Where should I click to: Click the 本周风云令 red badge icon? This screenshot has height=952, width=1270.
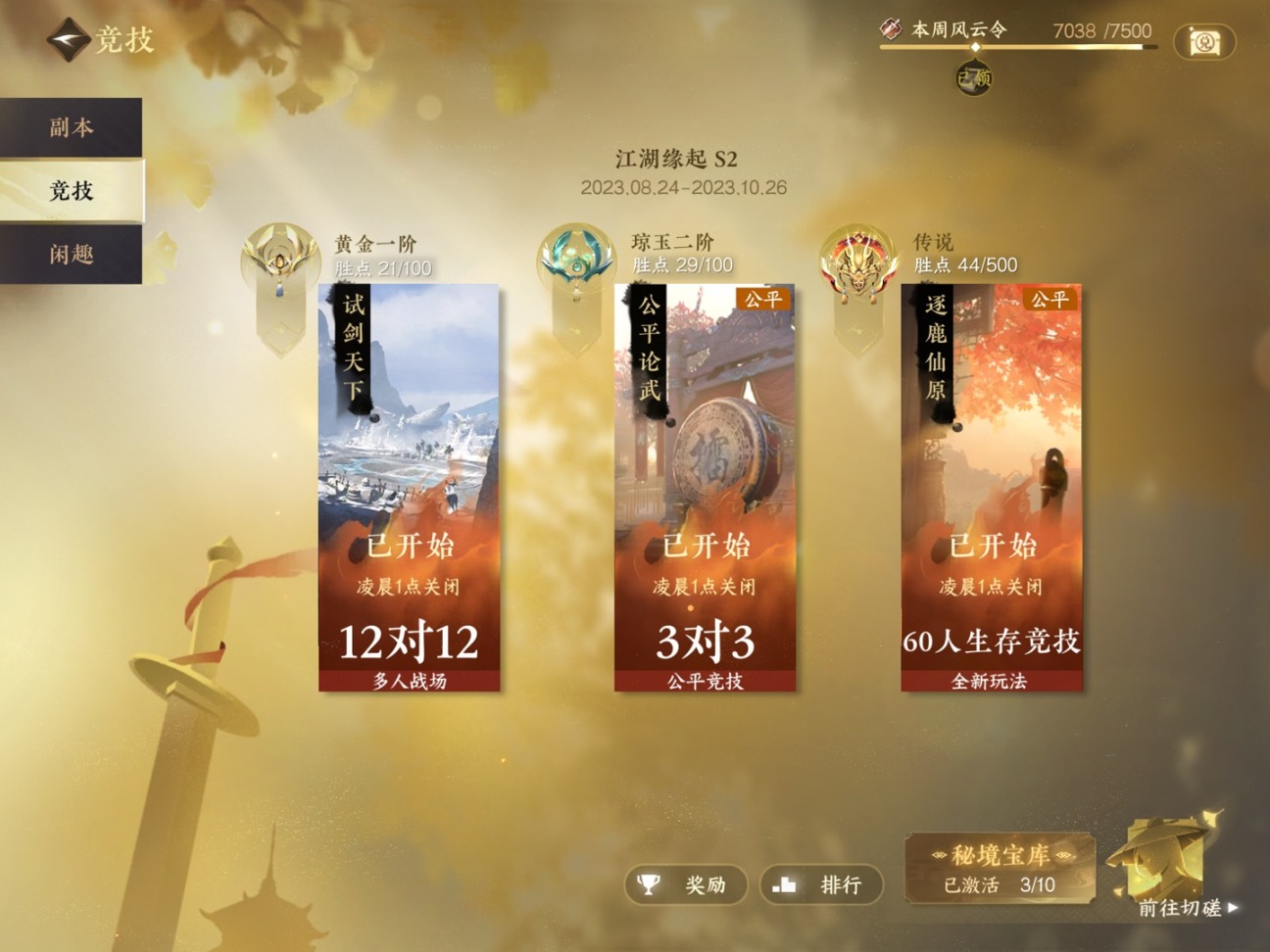click(891, 29)
